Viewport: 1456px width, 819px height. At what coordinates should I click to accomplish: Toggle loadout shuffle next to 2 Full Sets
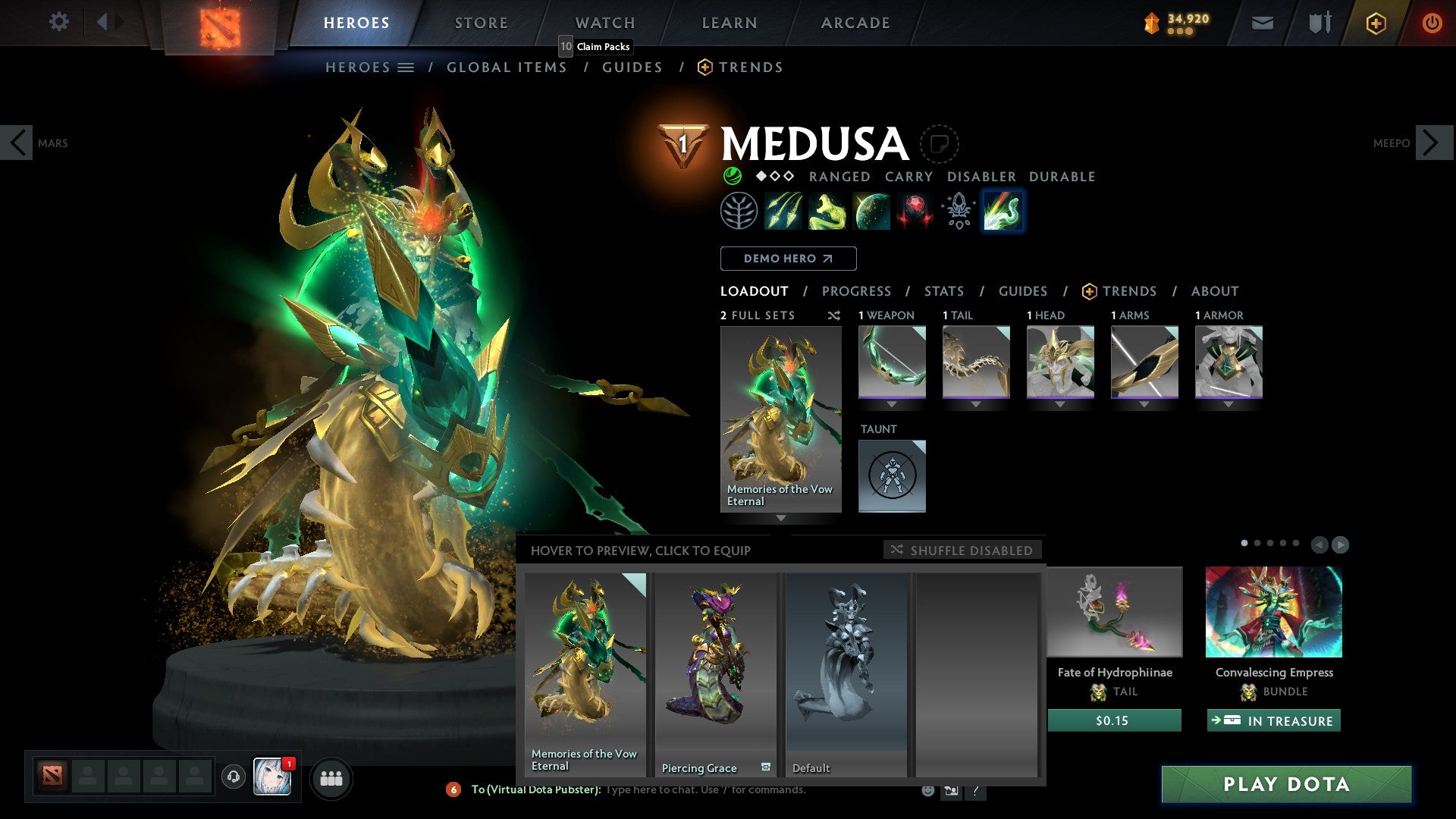(833, 315)
